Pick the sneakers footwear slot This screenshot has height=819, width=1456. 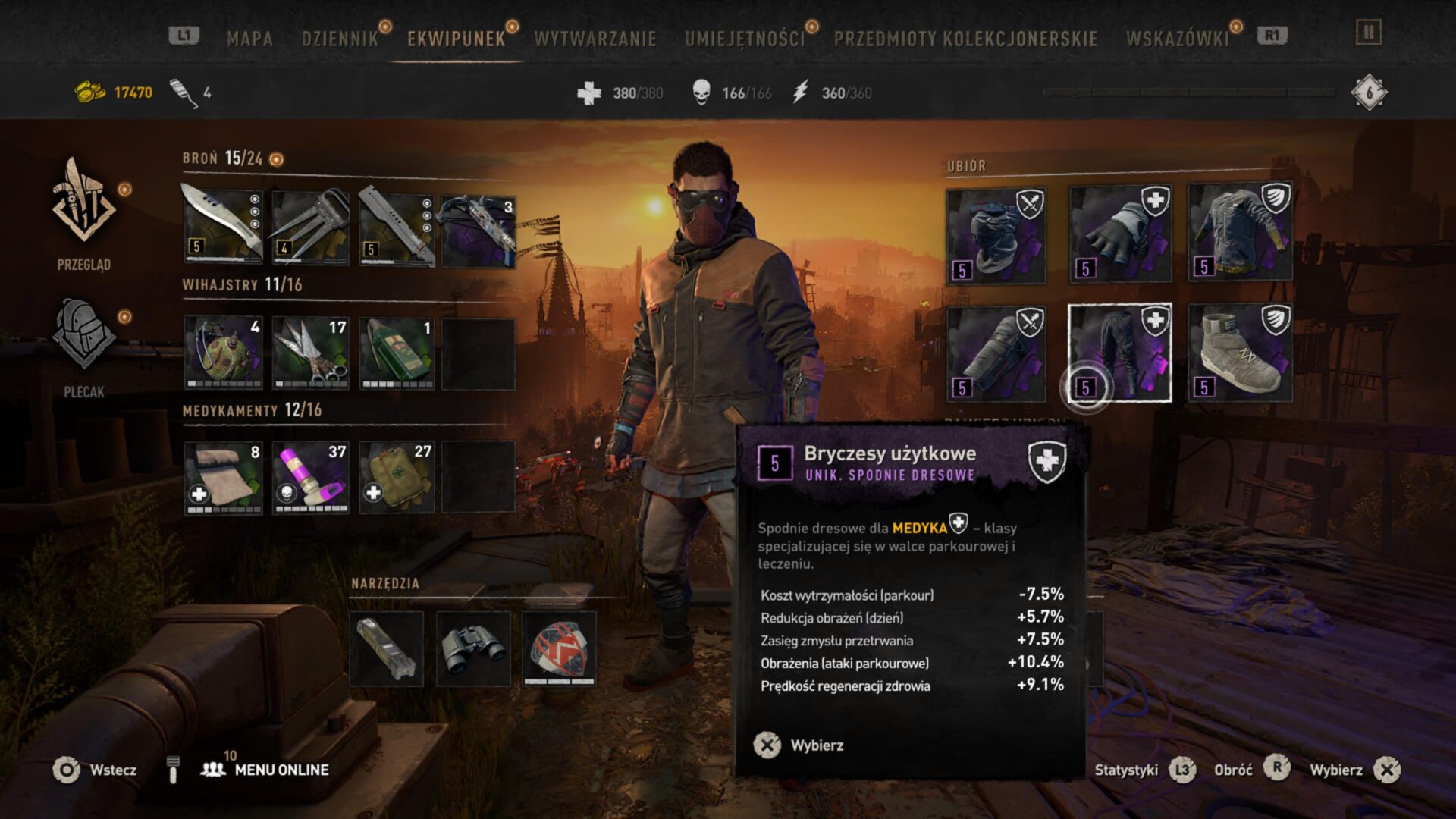[x=1240, y=353]
